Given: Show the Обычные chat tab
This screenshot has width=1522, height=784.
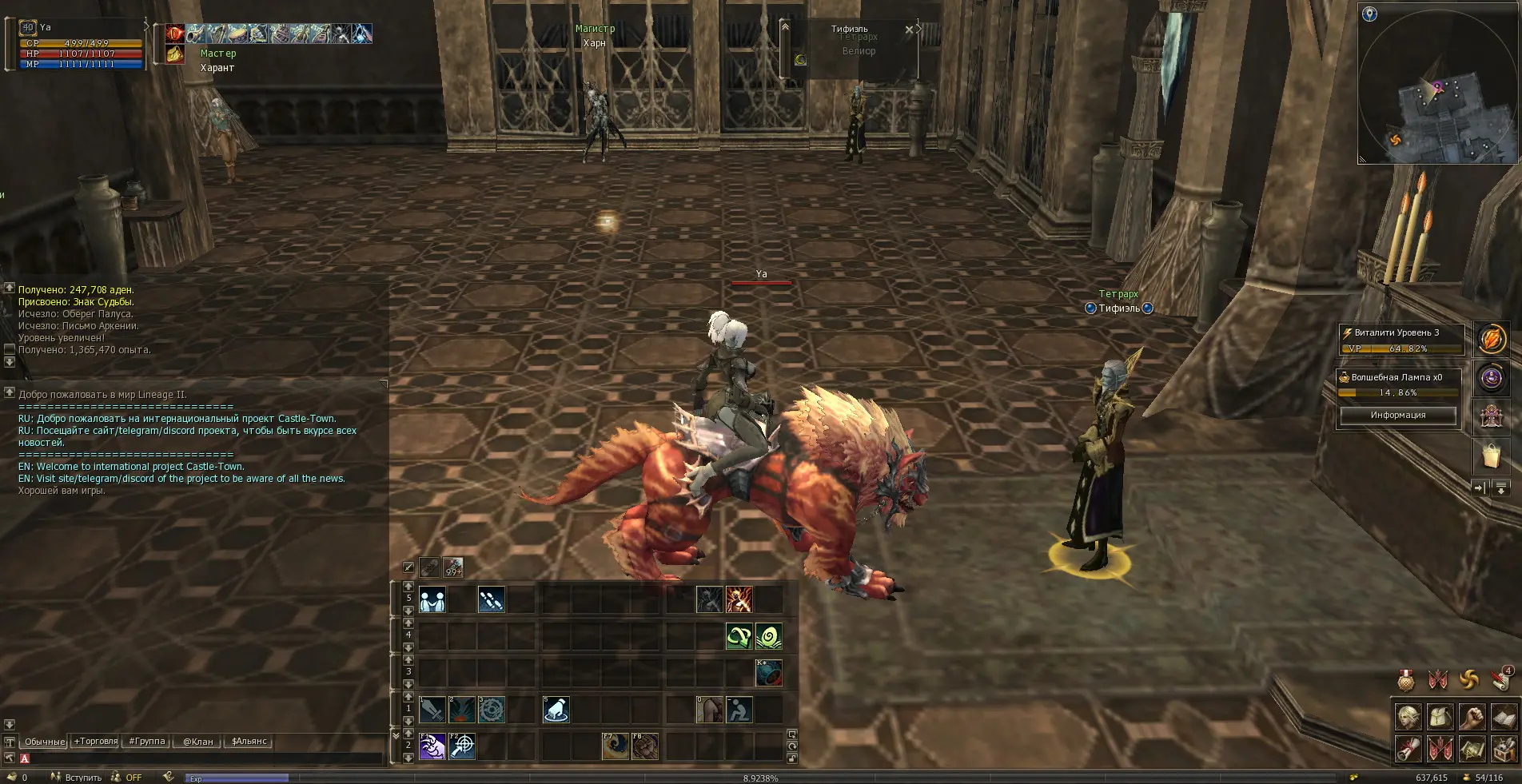Looking at the screenshot, I should pos(45,742).
